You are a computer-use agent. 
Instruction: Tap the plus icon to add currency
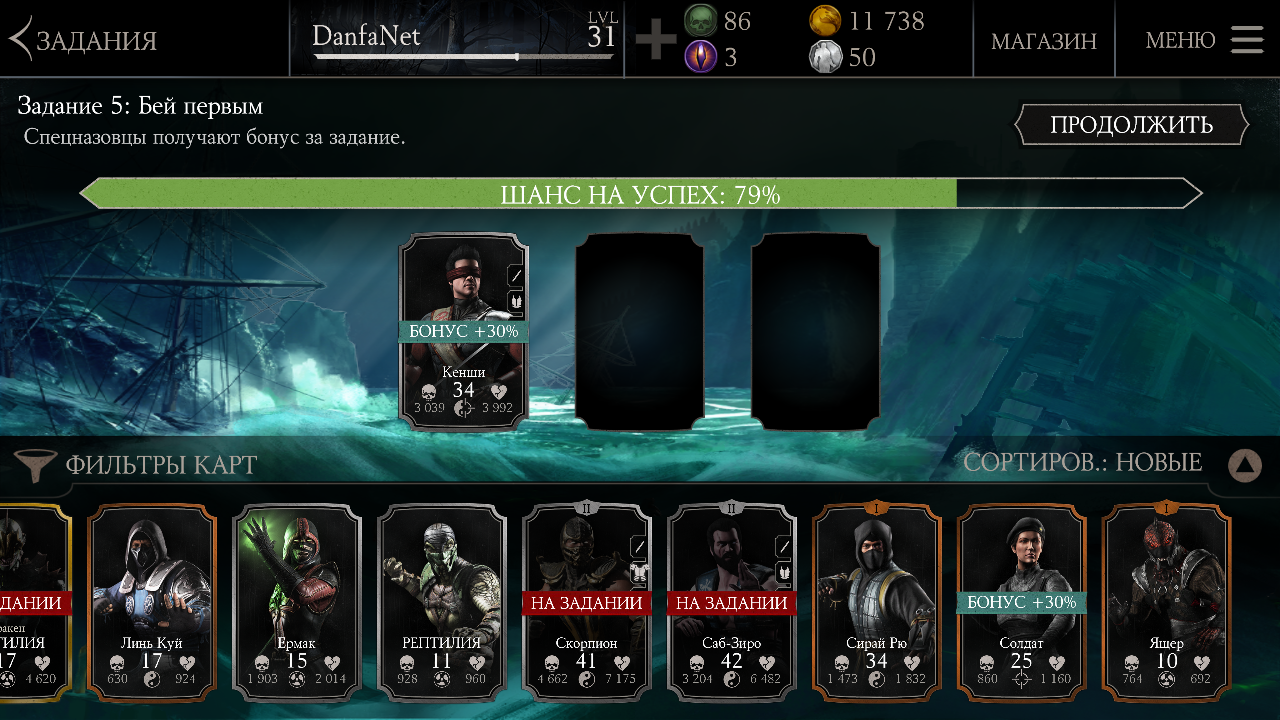point(656,40)
